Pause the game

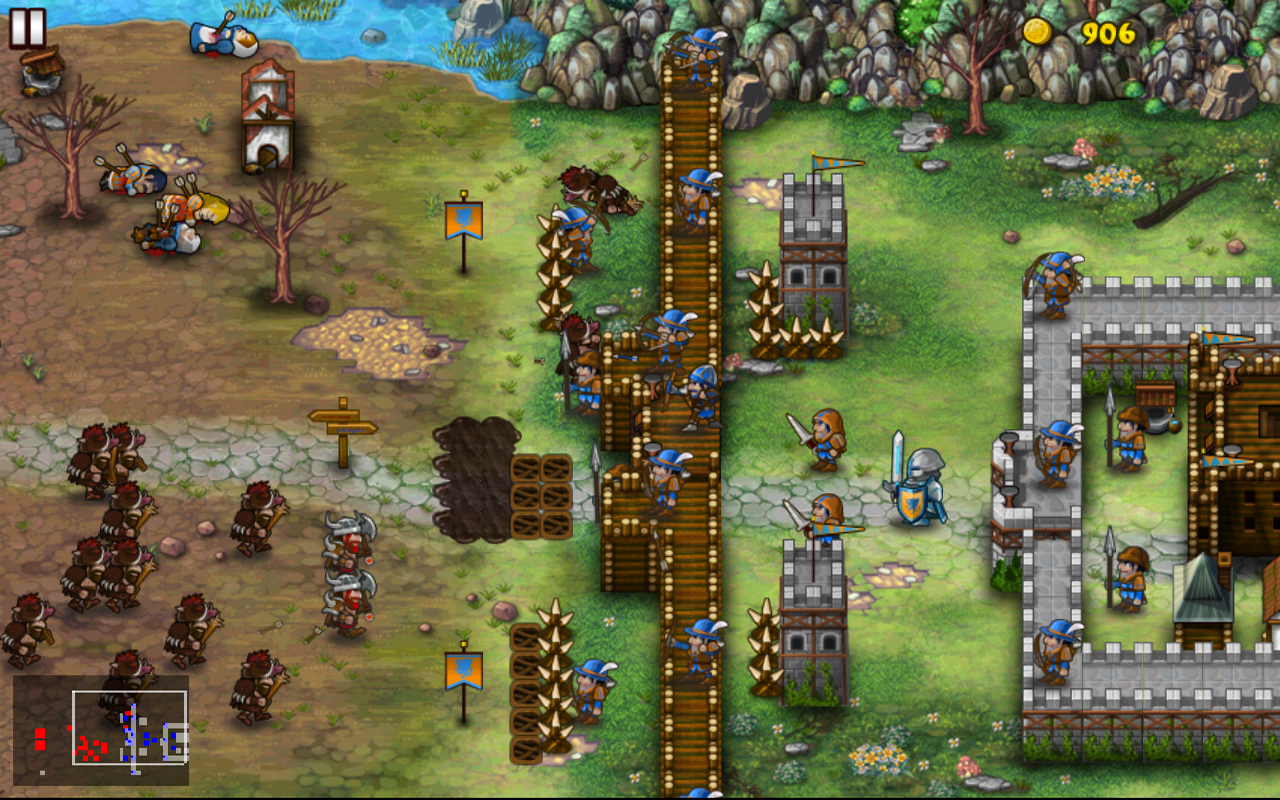pos(28,28)
